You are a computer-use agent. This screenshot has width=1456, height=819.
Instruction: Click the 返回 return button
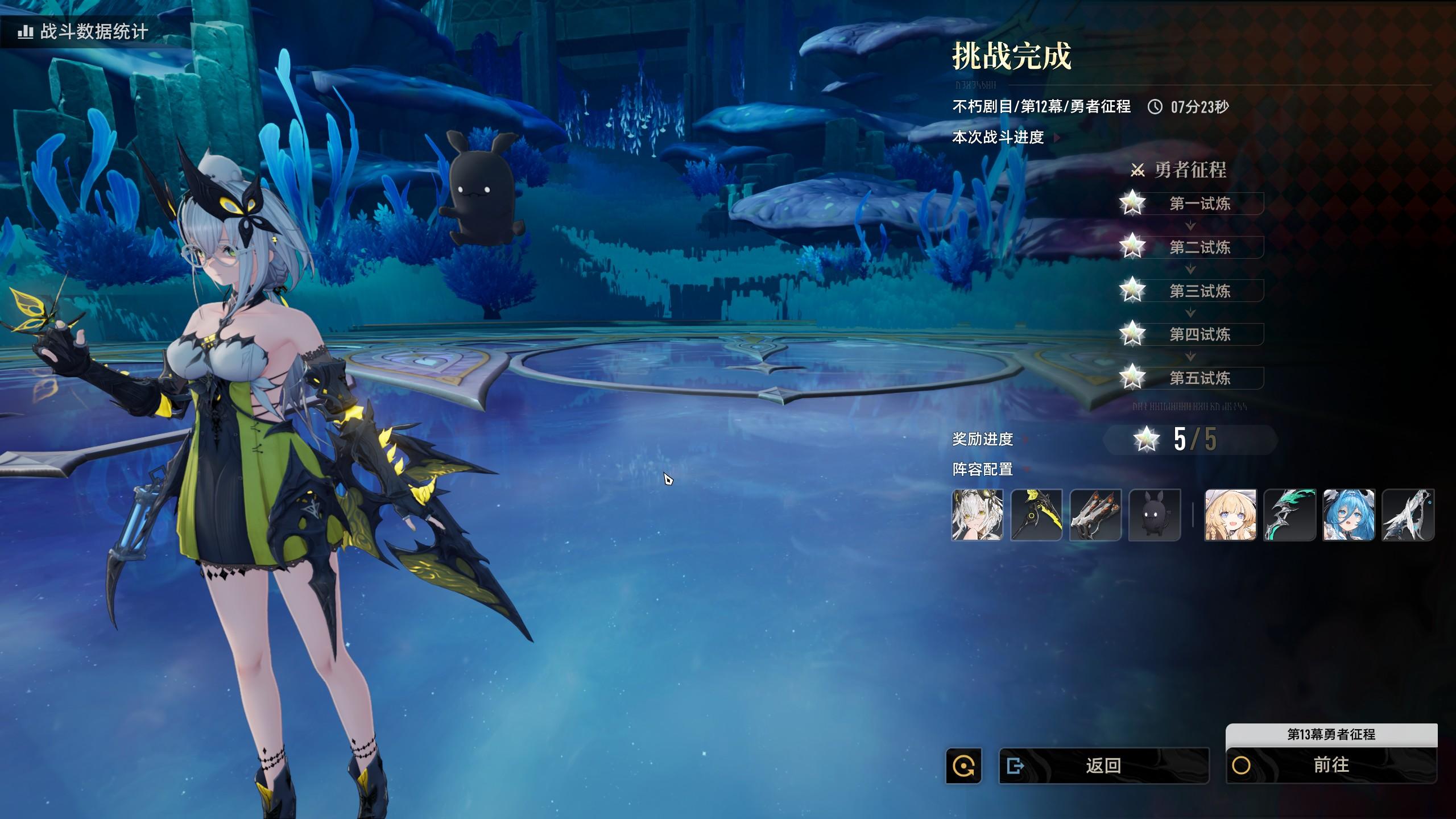(x=1103, y=766)
